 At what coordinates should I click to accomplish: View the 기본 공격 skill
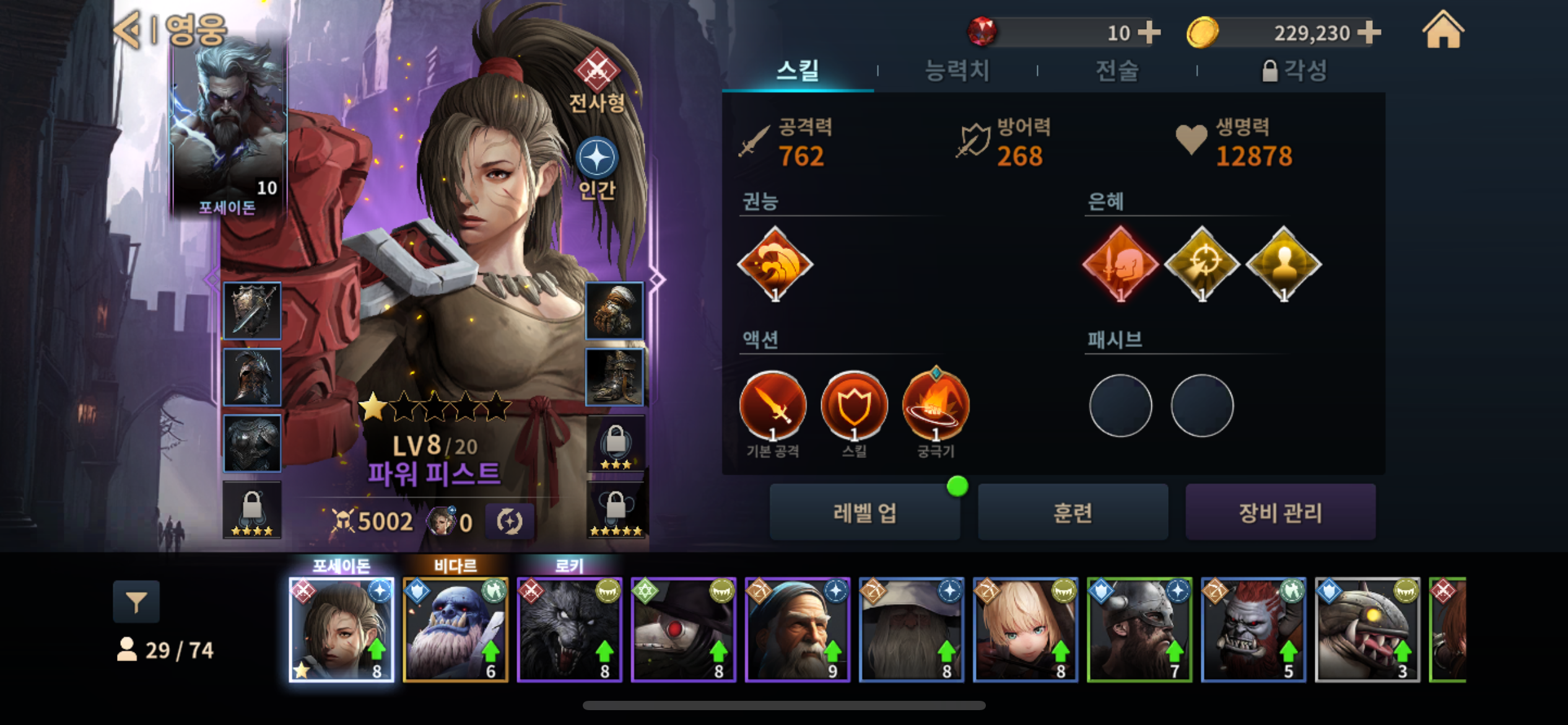(772, 406)
